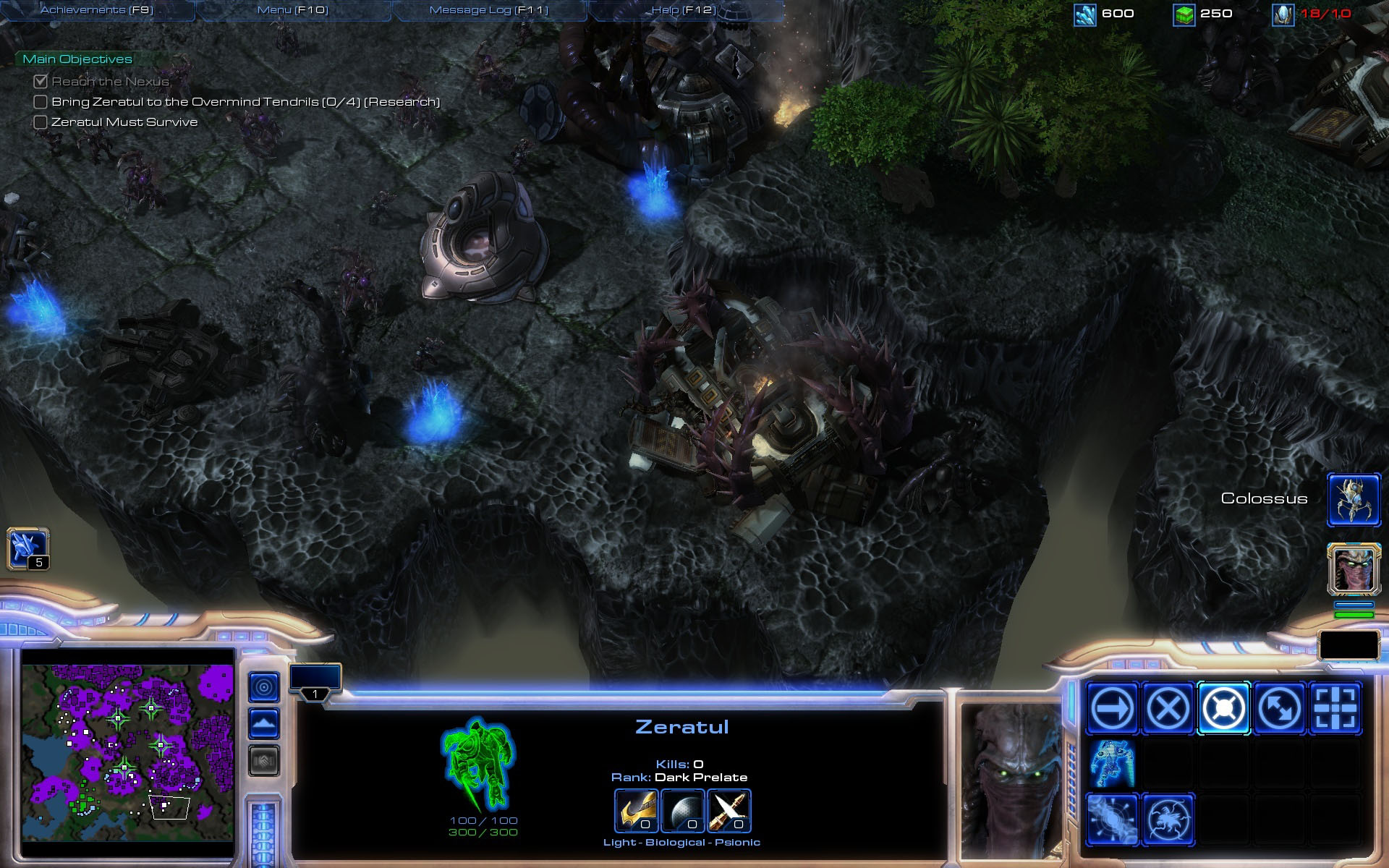Viewport: 1389px width, 868px height.
Task: Toggle minimap terrain display
Action: 264,723
